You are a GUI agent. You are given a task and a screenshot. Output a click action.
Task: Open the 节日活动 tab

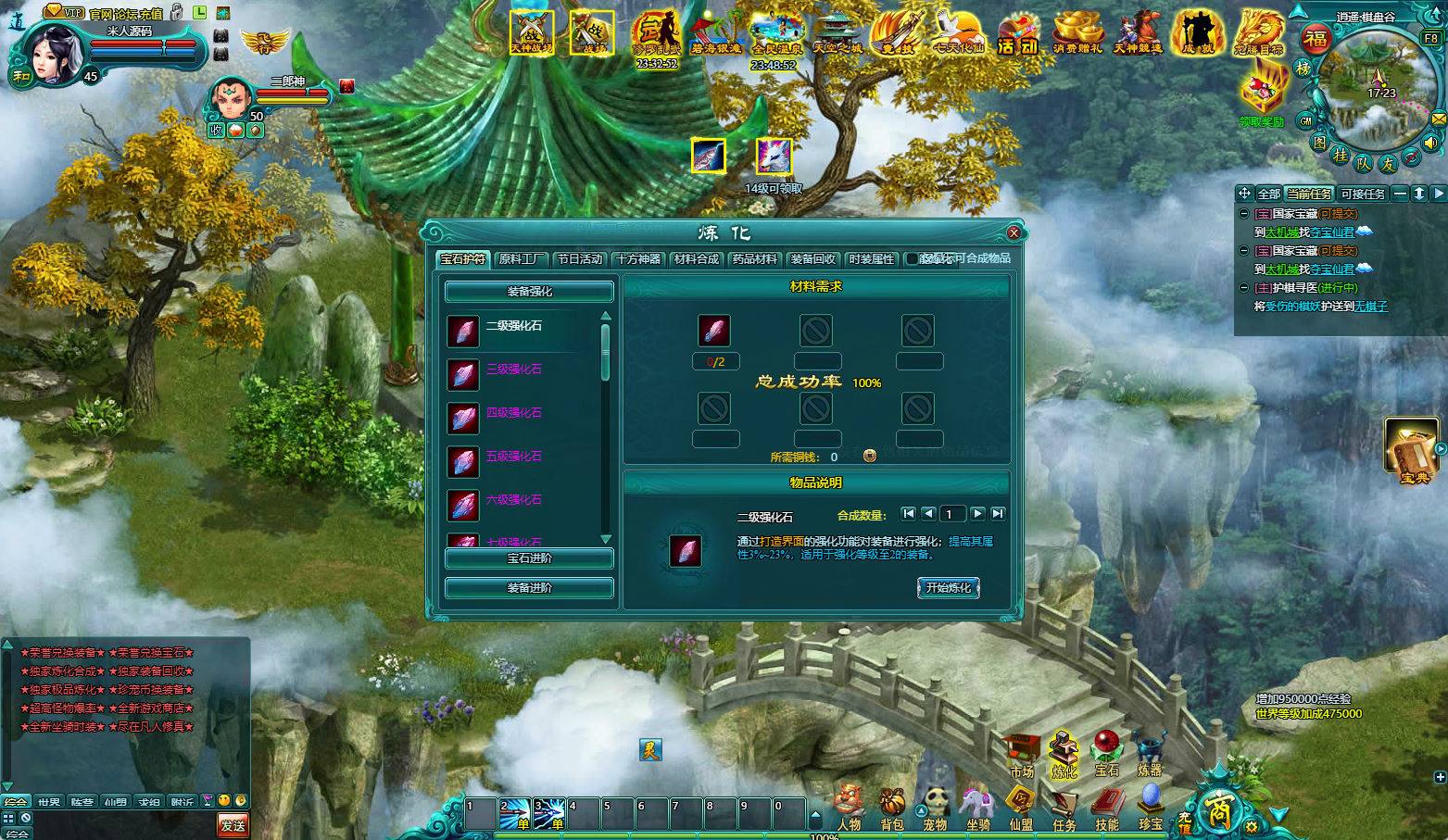580,259
